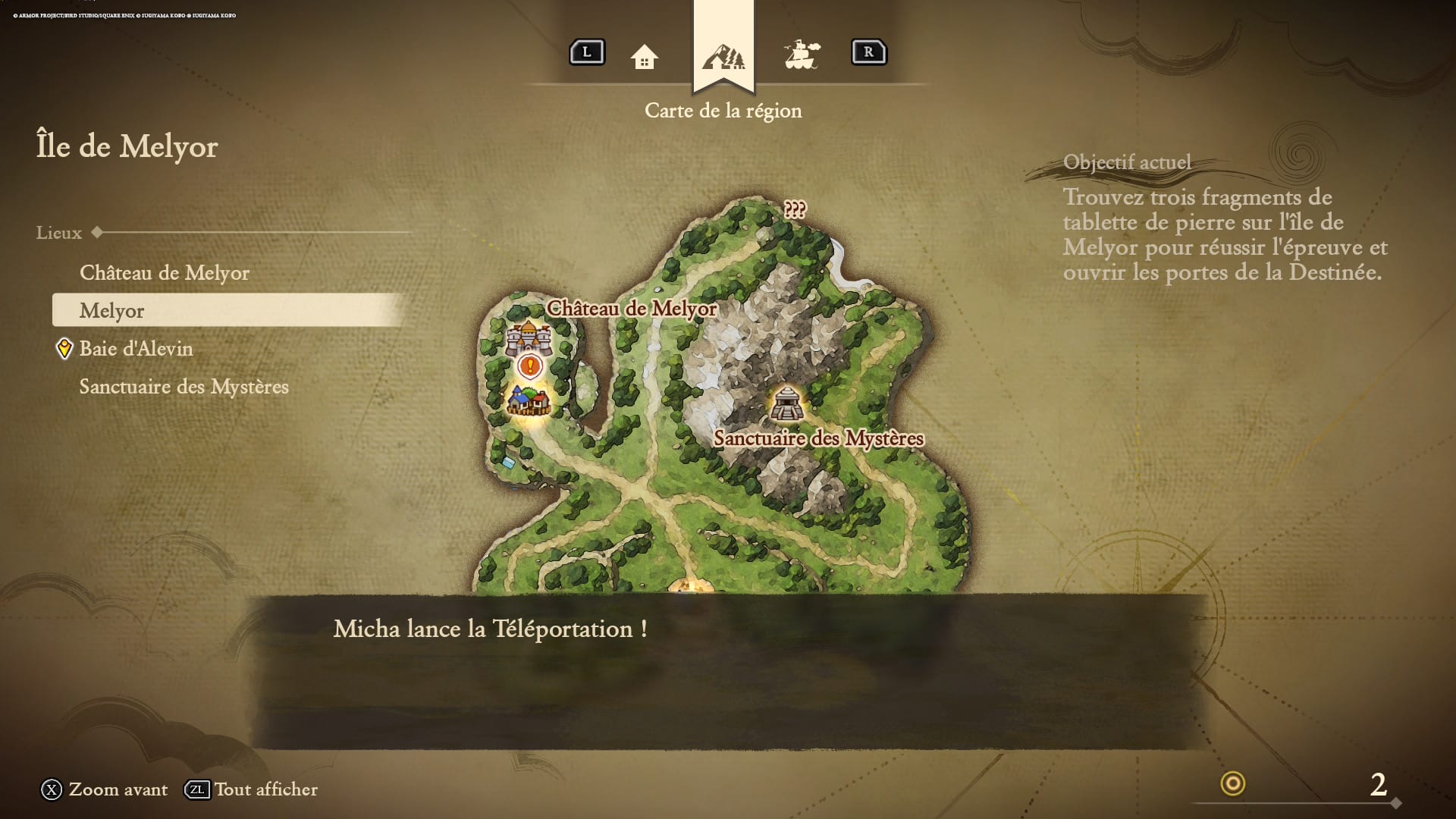Switch to the ship world map tab

(x=802, y=55)
